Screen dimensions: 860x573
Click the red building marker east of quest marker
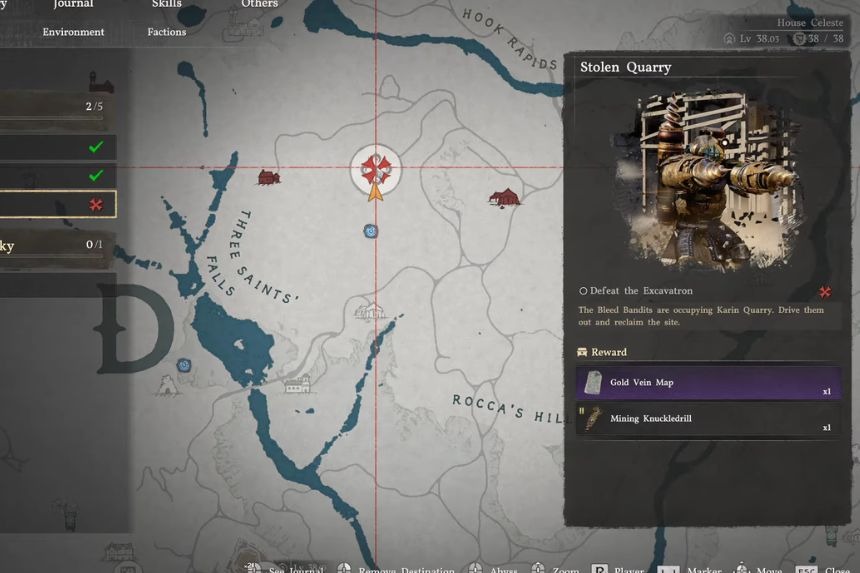[505, 197]
